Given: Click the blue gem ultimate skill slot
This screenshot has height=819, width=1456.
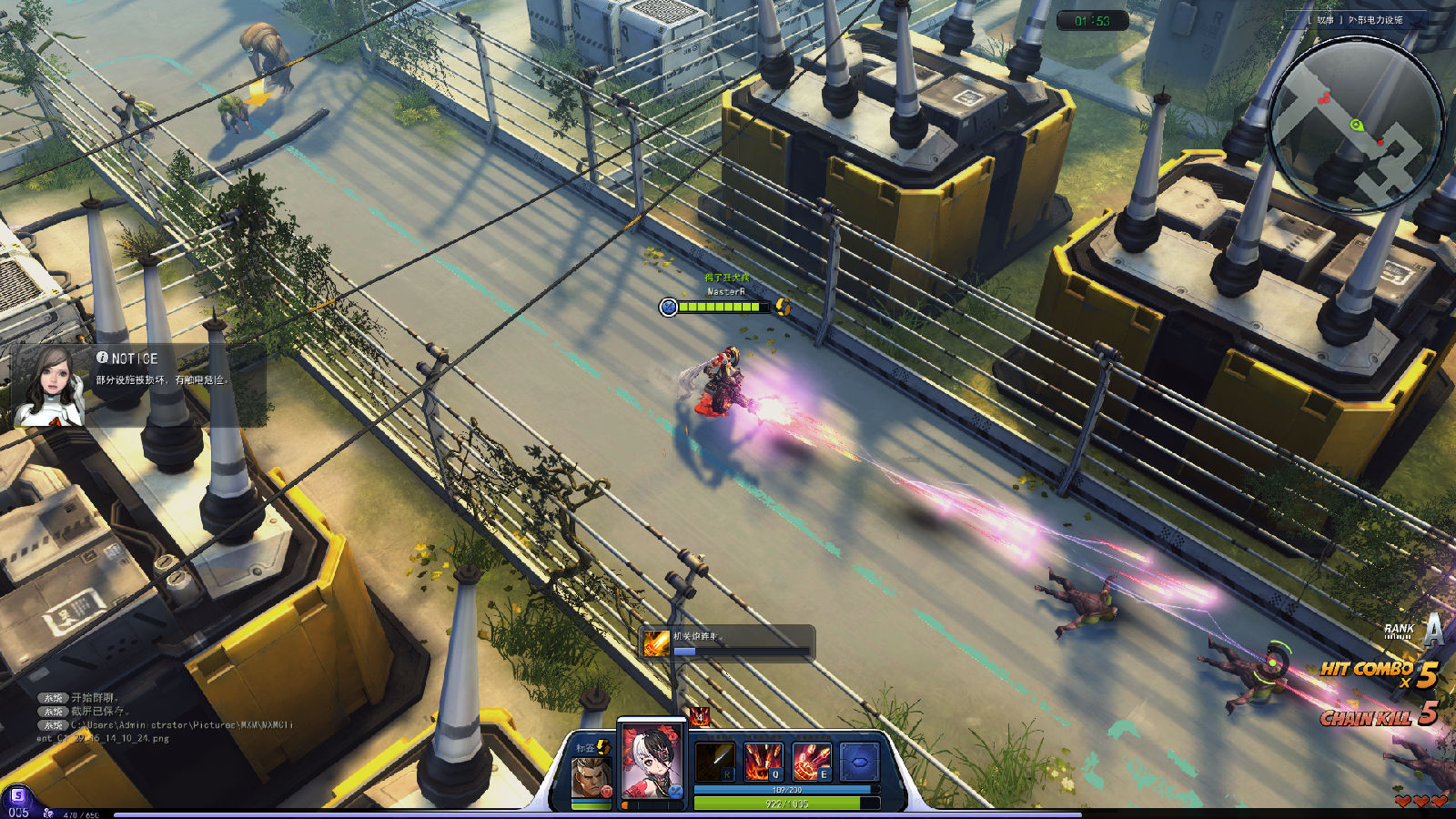Looking at the screenshot, I should coord(858,762).
